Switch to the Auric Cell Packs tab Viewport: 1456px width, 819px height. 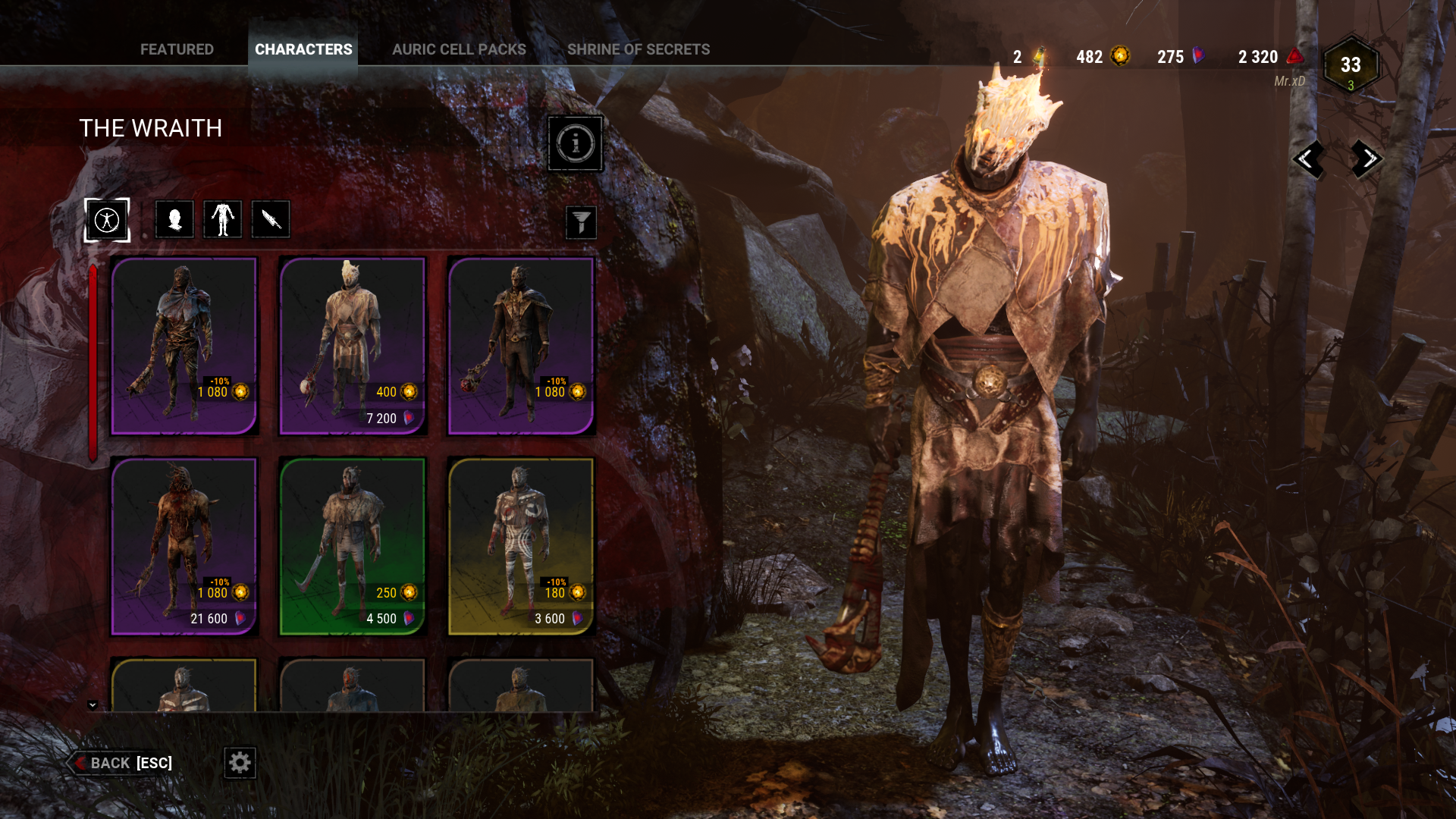459,49
